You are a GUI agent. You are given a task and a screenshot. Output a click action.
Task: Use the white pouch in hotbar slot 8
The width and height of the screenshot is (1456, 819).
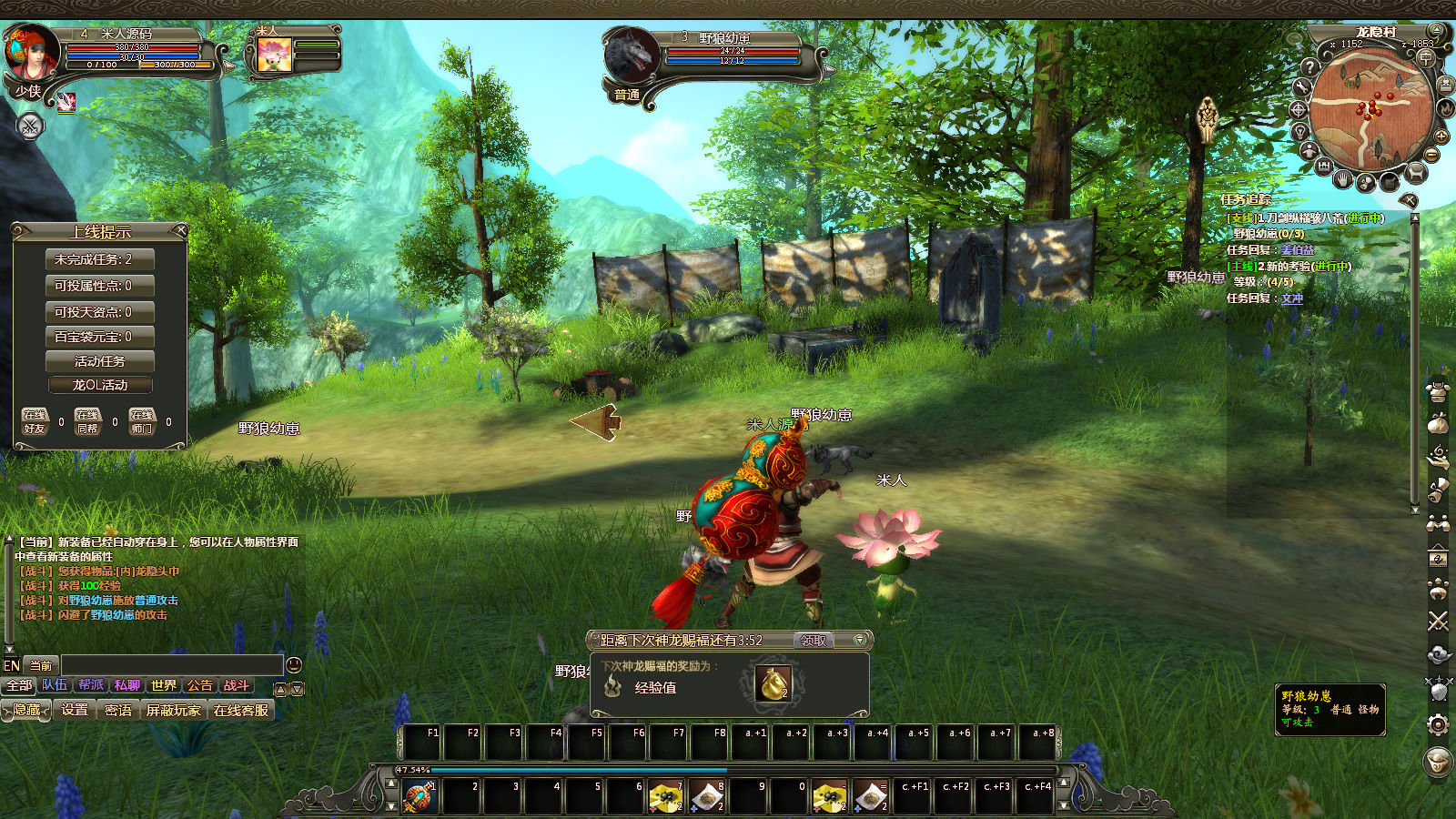[706, 797]
